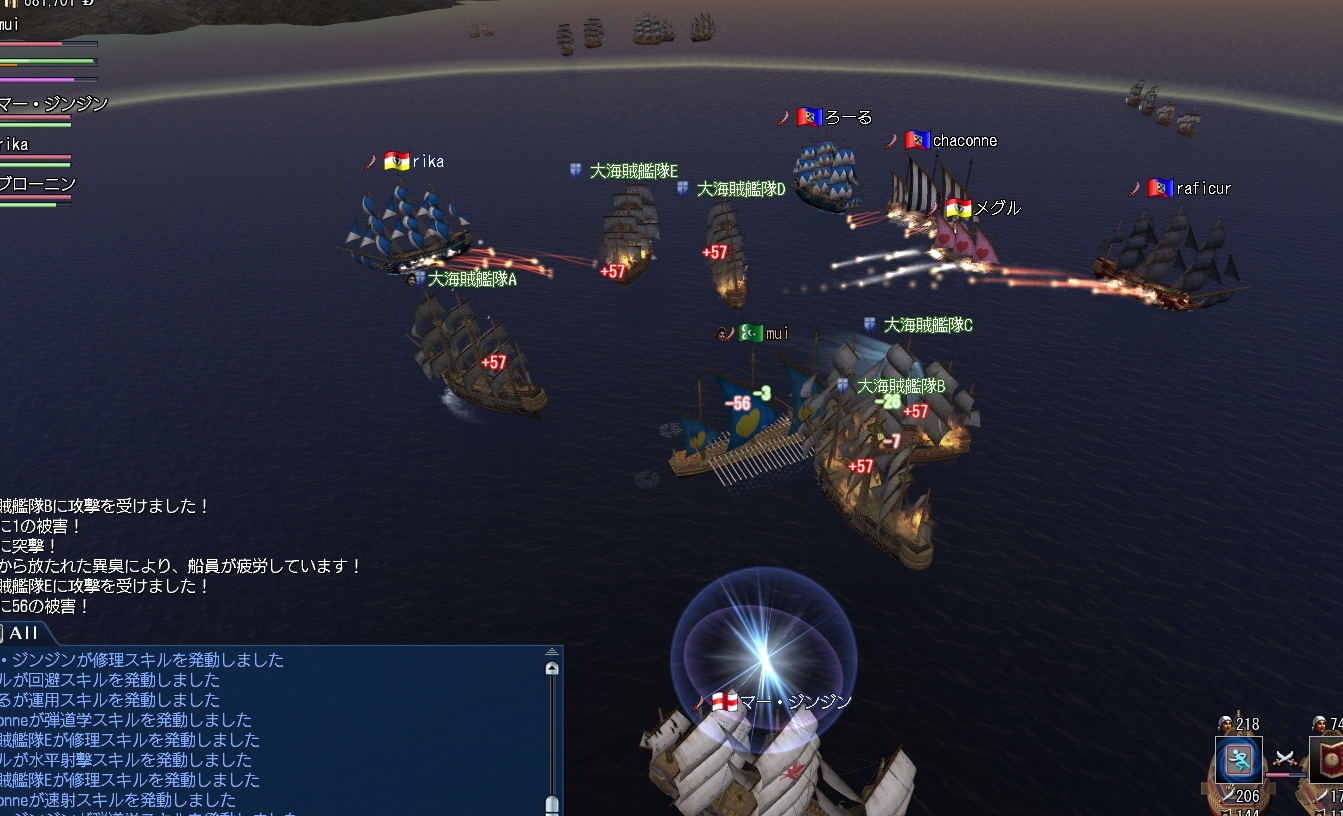Click the chat log scroll-up arrow
1343x816 pixels.
[x=551, y=668]
